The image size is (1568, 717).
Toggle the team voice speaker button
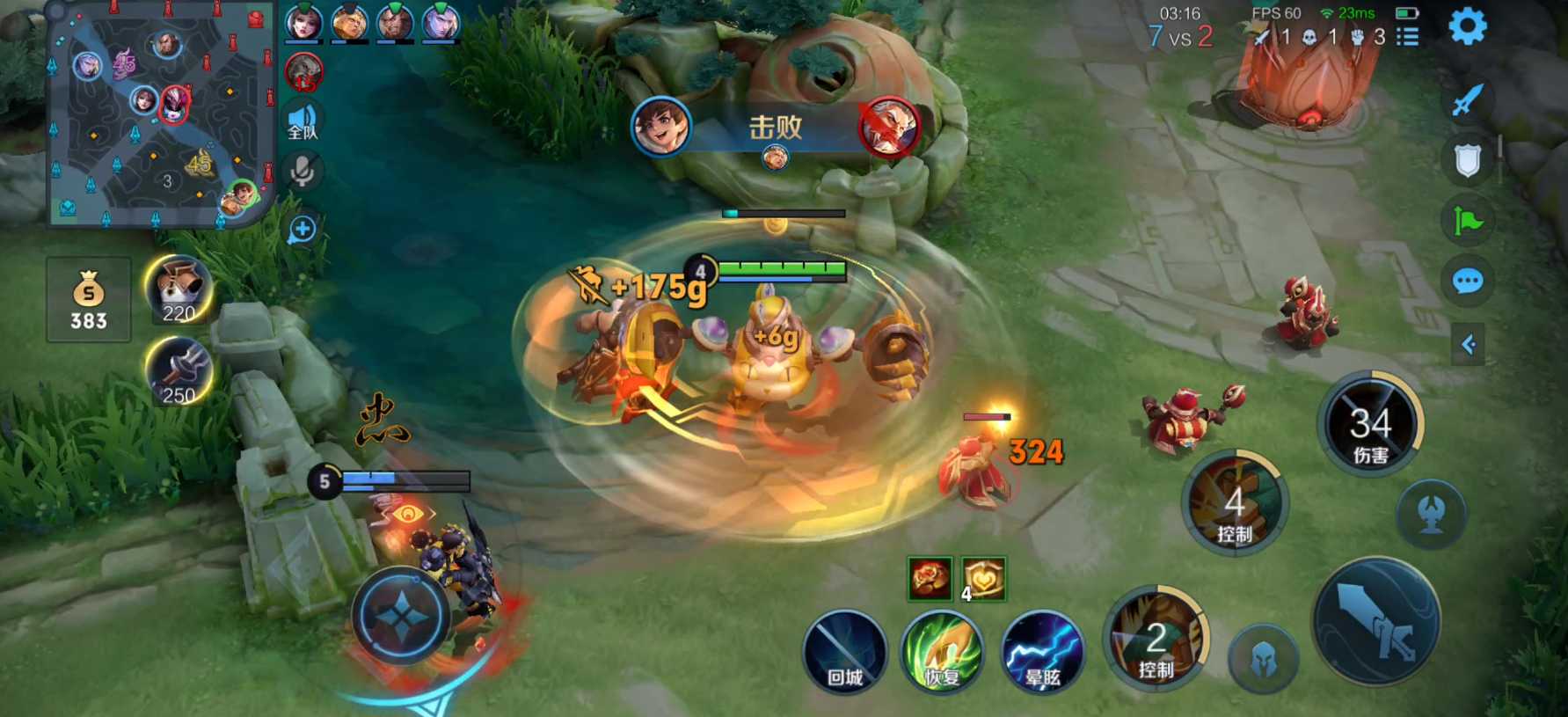coord(303,121)
